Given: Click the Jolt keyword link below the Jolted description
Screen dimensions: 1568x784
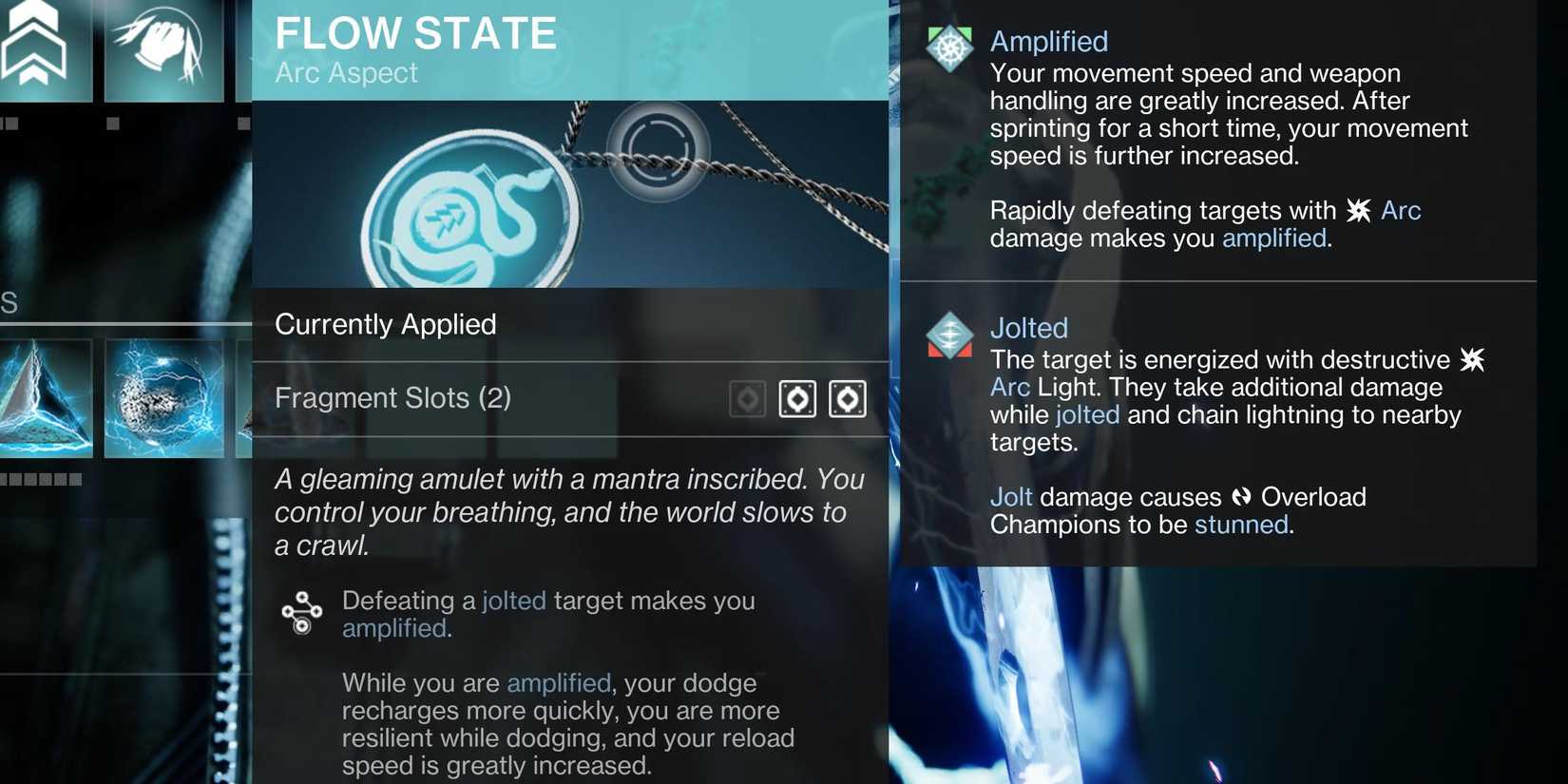Looking at the screenshot, I should (x=1011, y=496).
